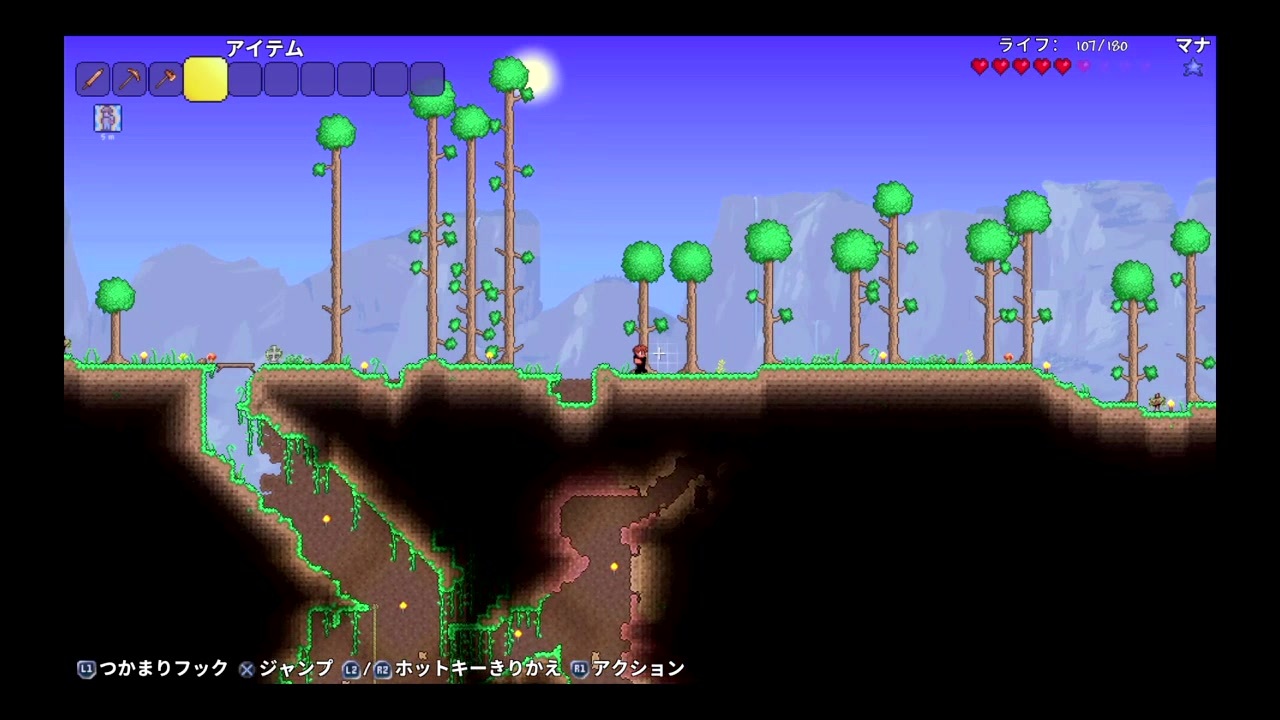The height and width of the screenshot is (720, 1280).
Task: Click the アイテム header above the hotbar
Action: pyautogui.click(x=264, y=48)
